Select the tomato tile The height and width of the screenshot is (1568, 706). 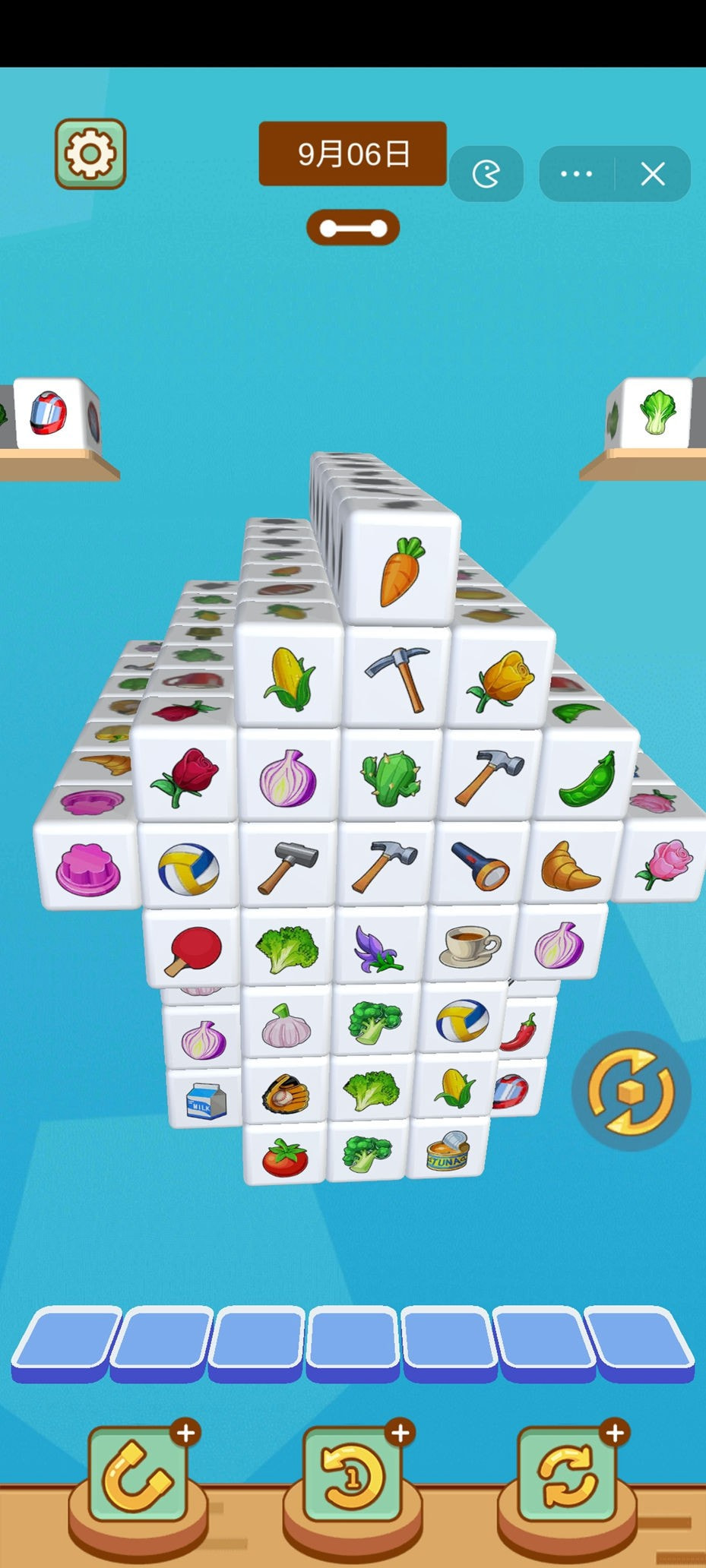[285, 1157]
